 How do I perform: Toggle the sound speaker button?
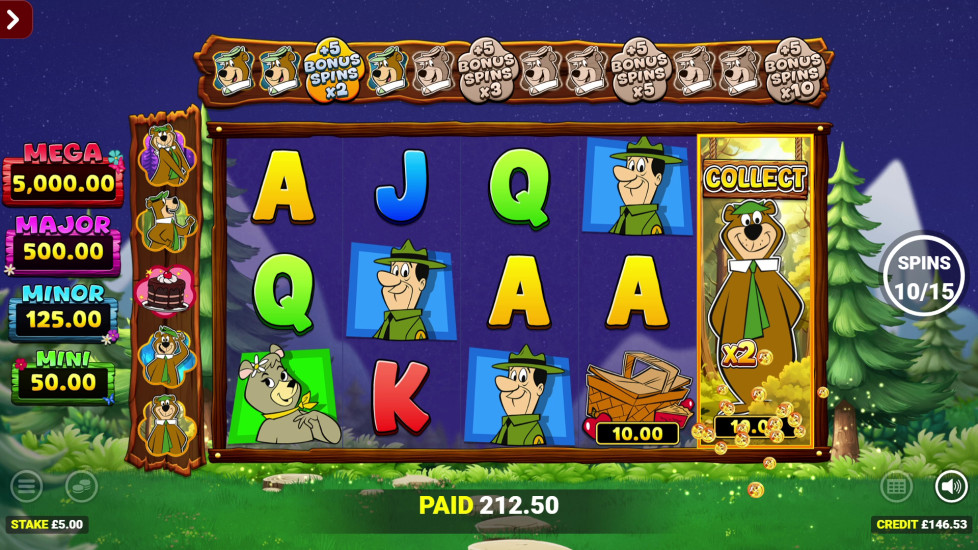click(x=951, y=486)
